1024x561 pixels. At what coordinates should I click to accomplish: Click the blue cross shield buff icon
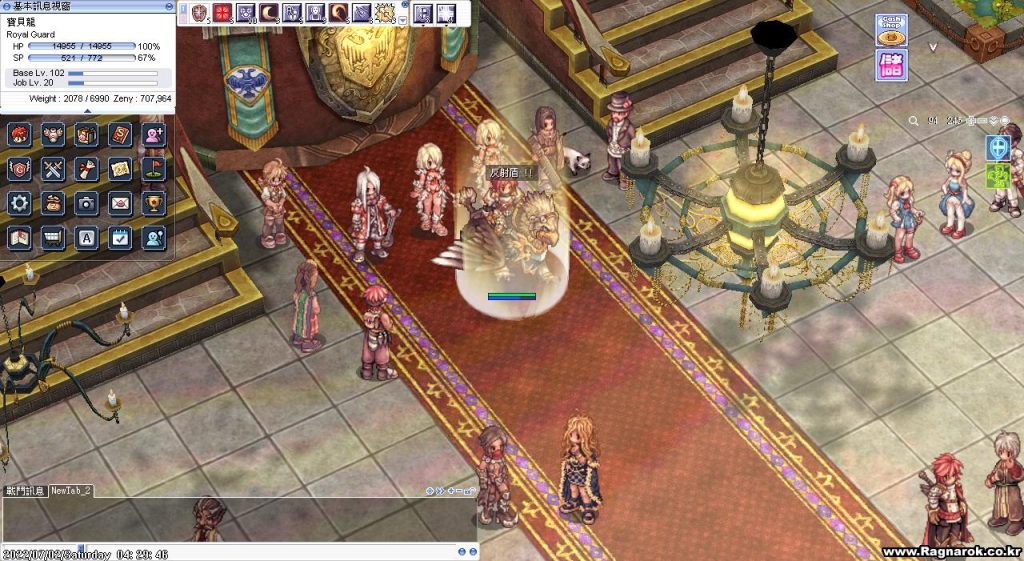pyautogui.click(x=997, y=147)
